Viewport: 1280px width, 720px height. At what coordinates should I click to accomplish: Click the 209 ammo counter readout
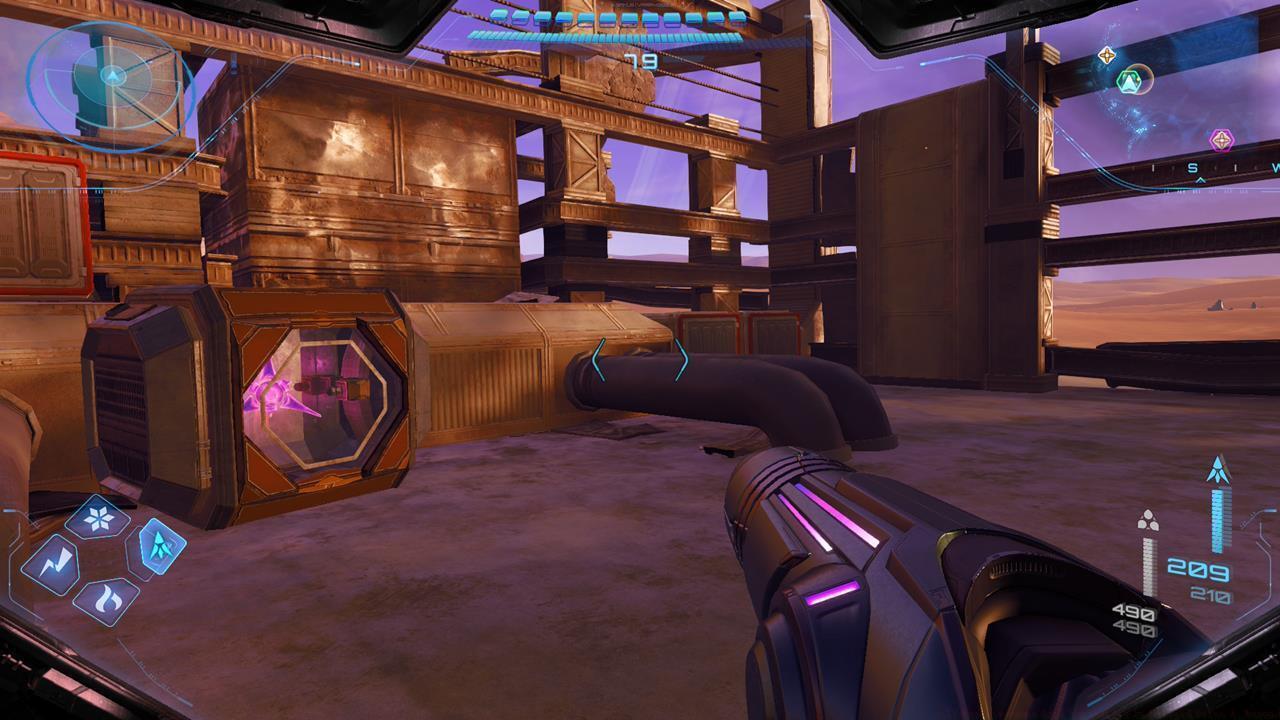tap(1198, 568)
